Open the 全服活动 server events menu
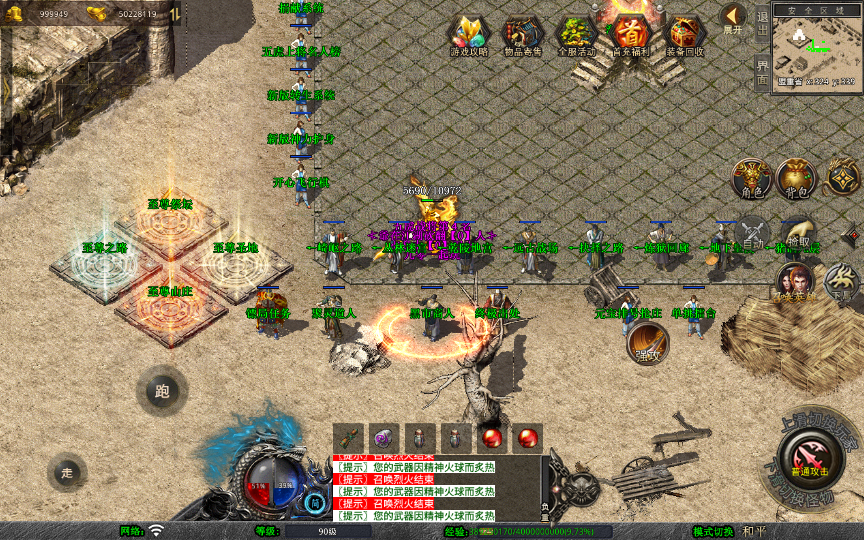Viewport: 864px width, 540px height. 576,35
